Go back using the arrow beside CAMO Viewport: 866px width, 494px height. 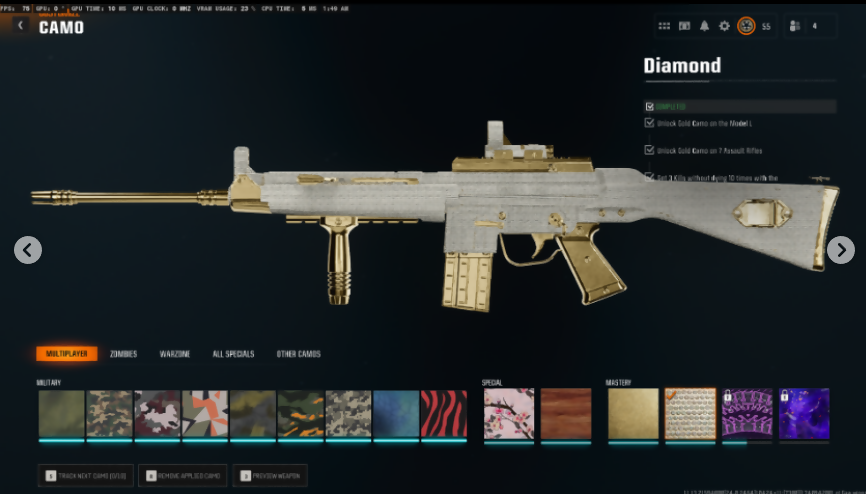21,26
